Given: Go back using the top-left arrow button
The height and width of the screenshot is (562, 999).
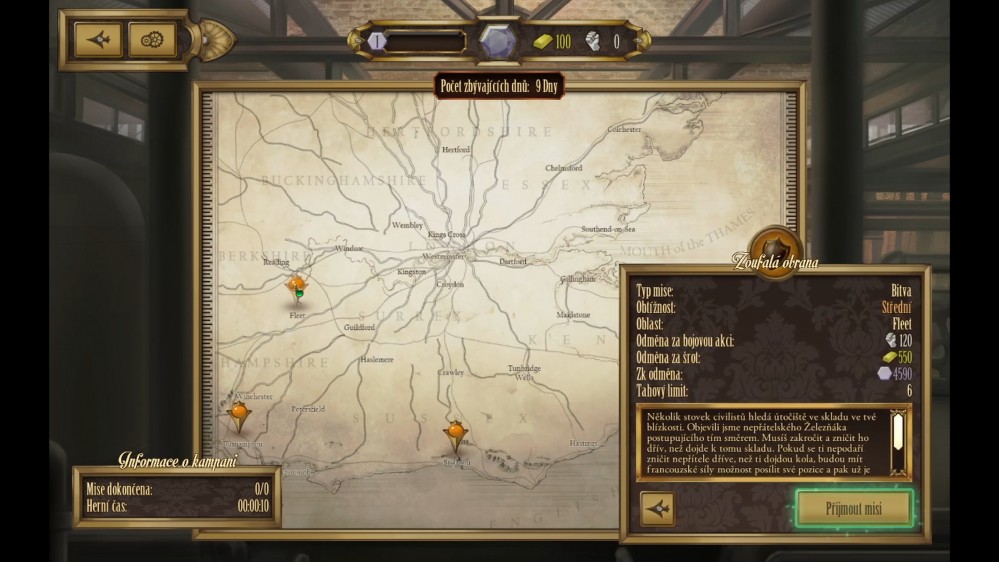Looking at the screenshot, I should tap(98, 40).
